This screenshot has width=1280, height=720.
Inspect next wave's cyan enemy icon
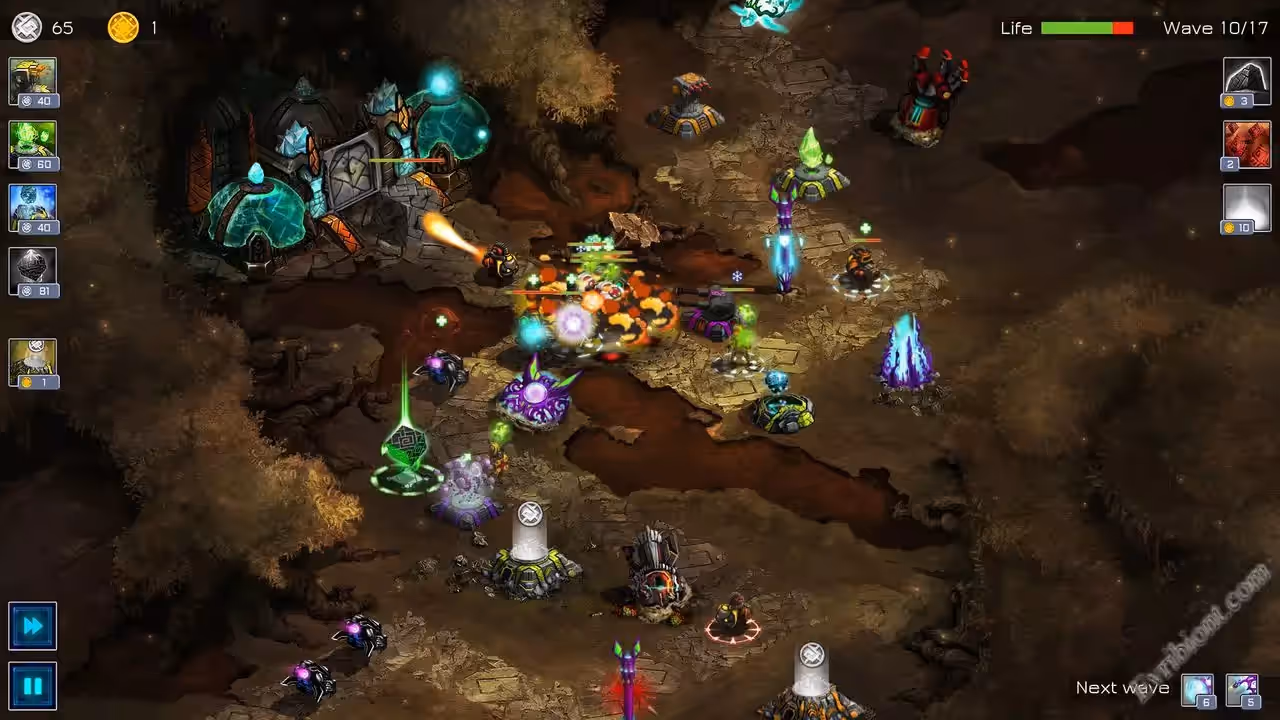tap(1198, 690)
